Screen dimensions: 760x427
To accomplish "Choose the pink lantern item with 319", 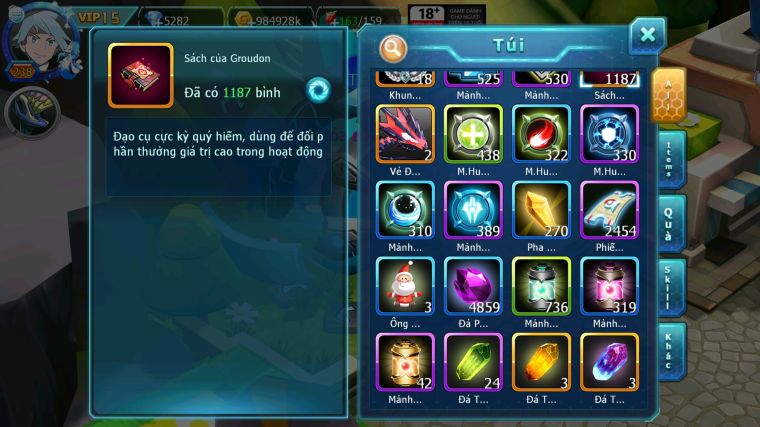I will pos(609,285).
